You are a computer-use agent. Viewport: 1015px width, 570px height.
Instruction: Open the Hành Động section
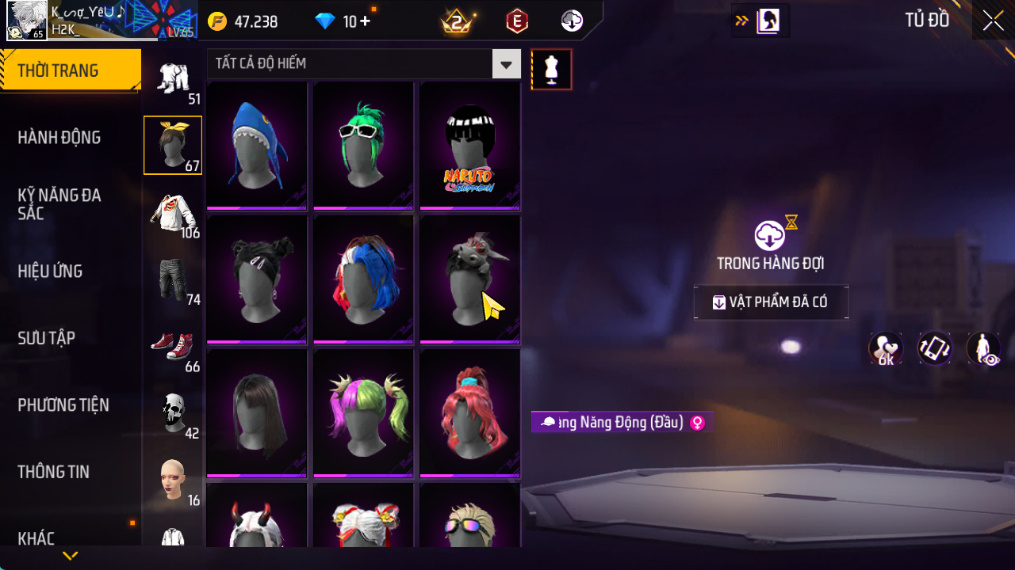pyautogui.click(x=60, y=138)
